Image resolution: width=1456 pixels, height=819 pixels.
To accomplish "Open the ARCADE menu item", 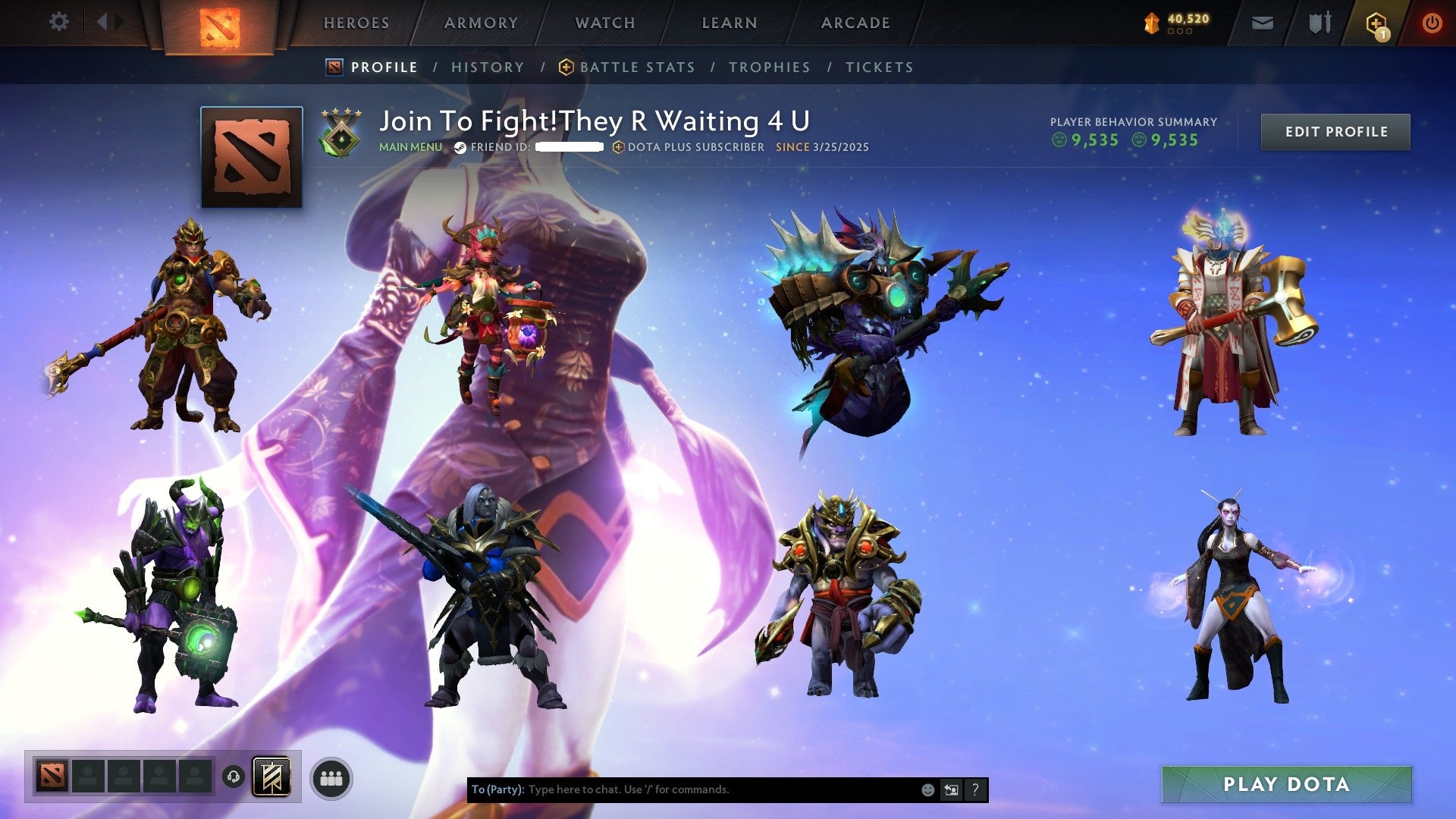I will (855, 23).
